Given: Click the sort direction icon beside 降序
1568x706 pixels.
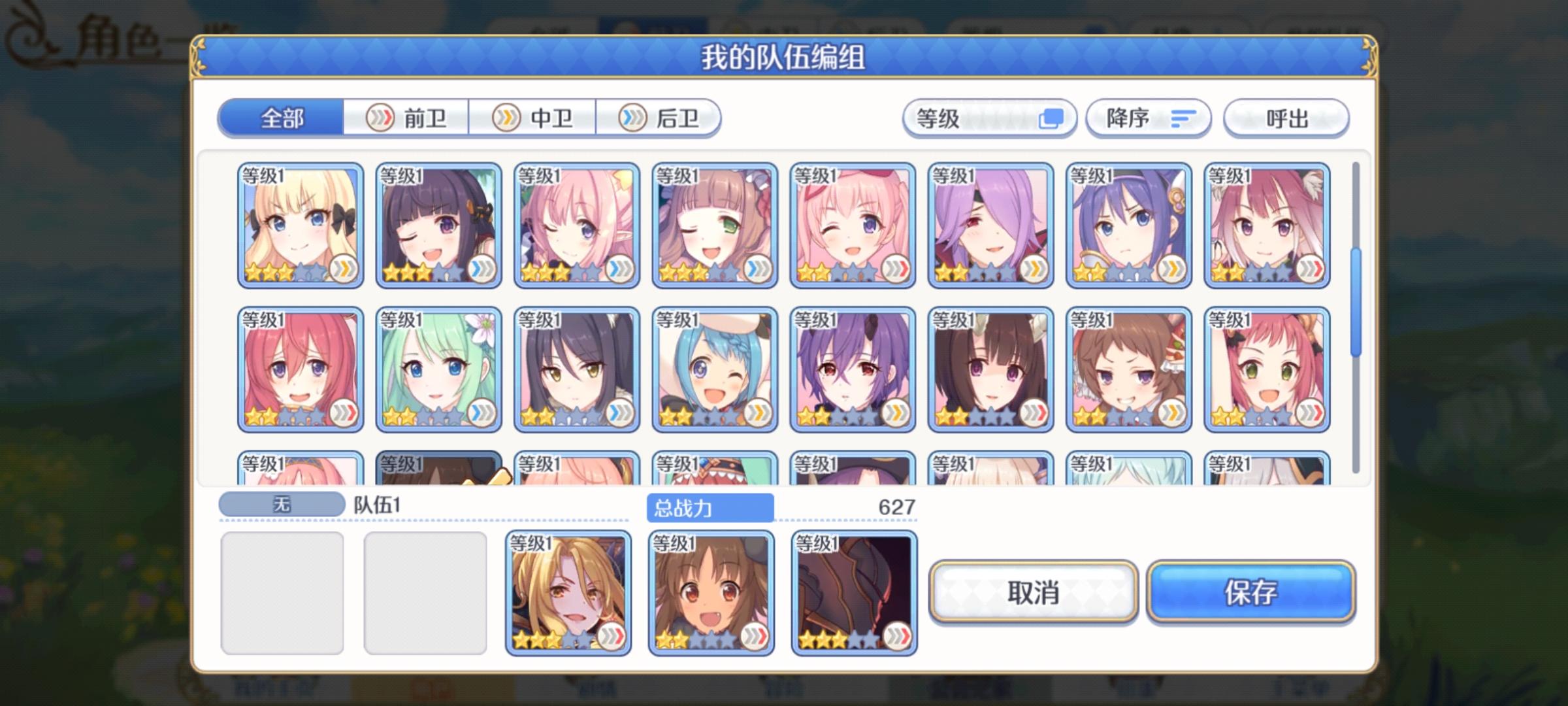Looking at the screenshot, I should click(1184, 118).
